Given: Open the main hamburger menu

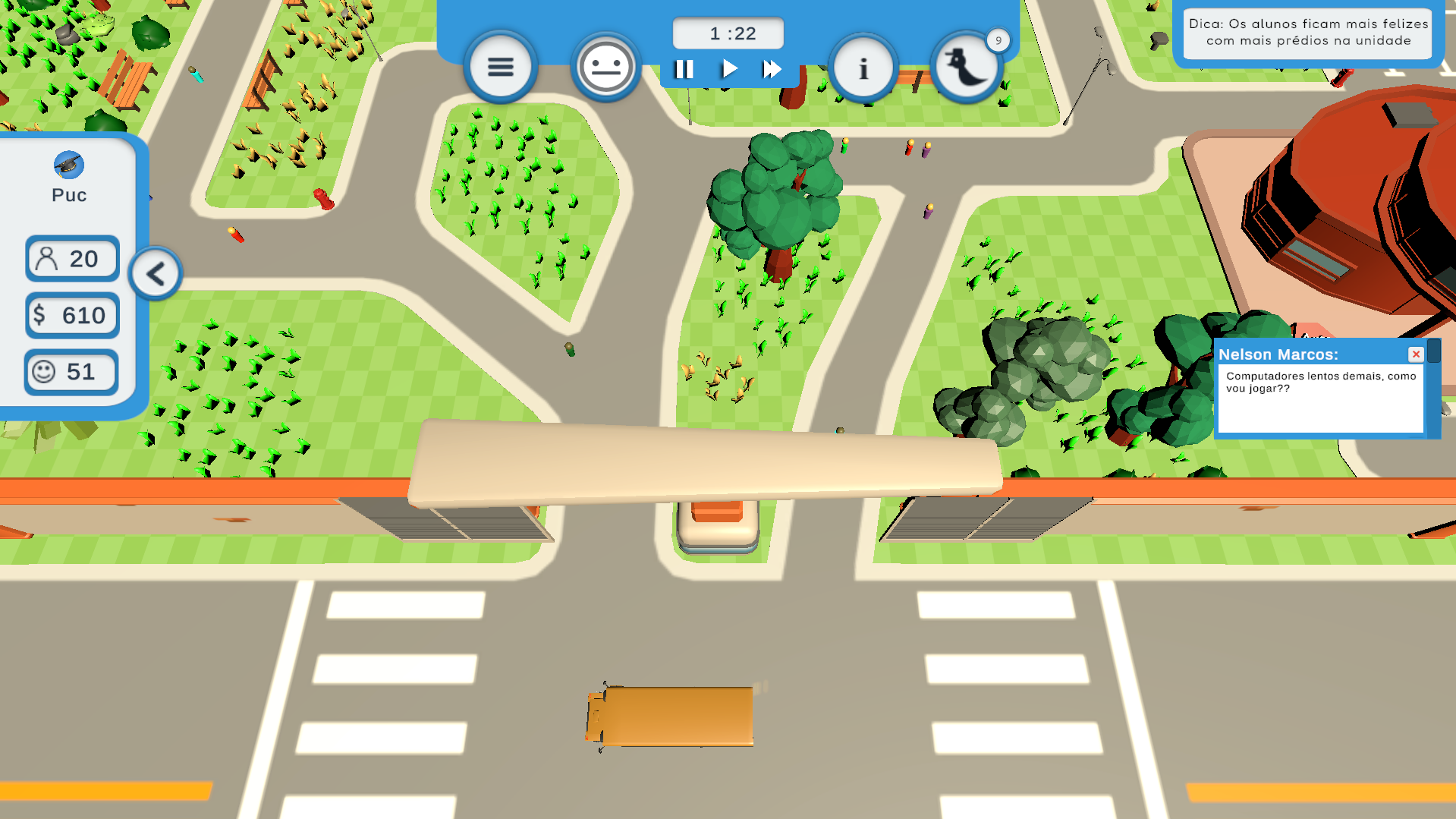Looking at the screenshot, I should (x=500, y=67).
